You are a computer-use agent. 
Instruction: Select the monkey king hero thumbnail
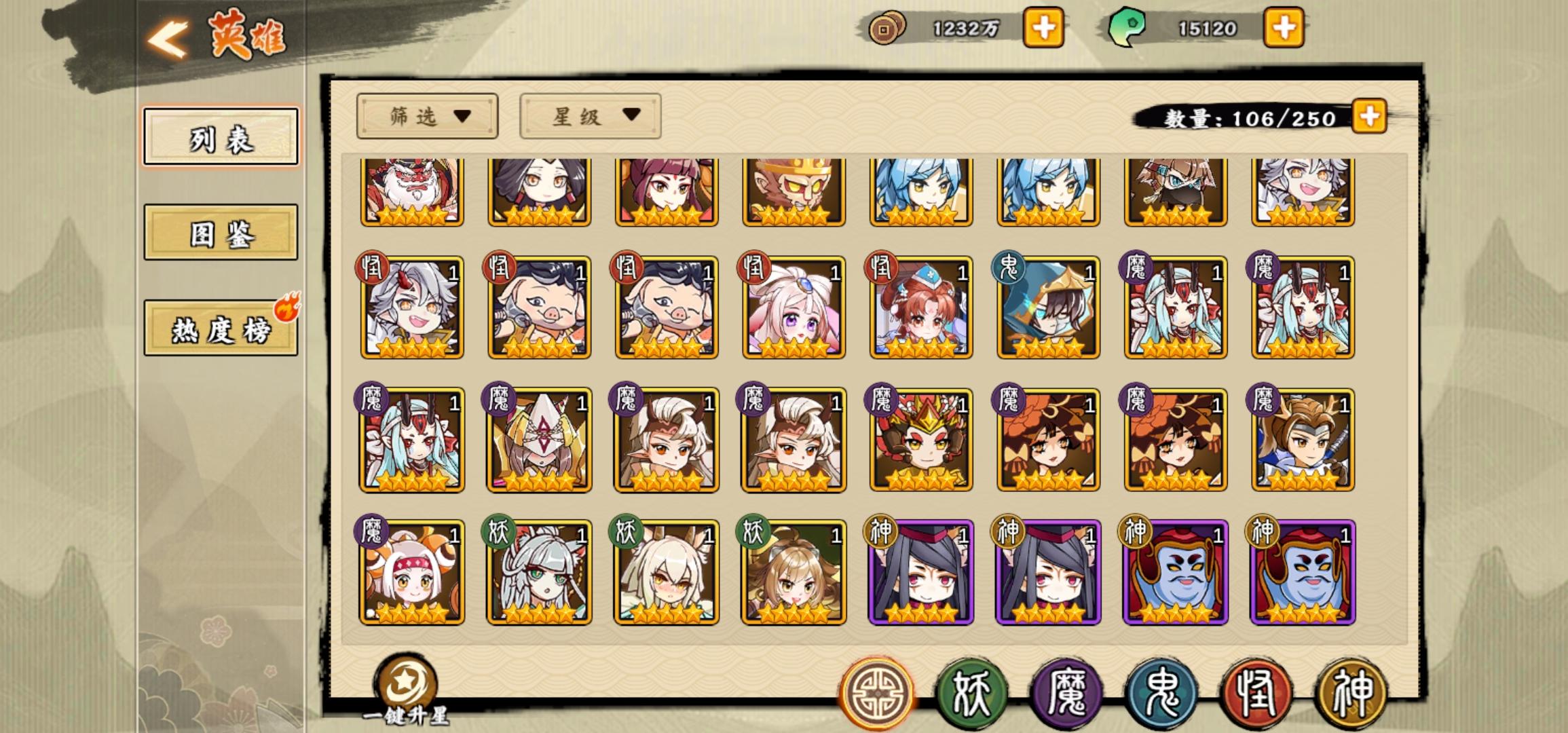[x=792, y=192]
